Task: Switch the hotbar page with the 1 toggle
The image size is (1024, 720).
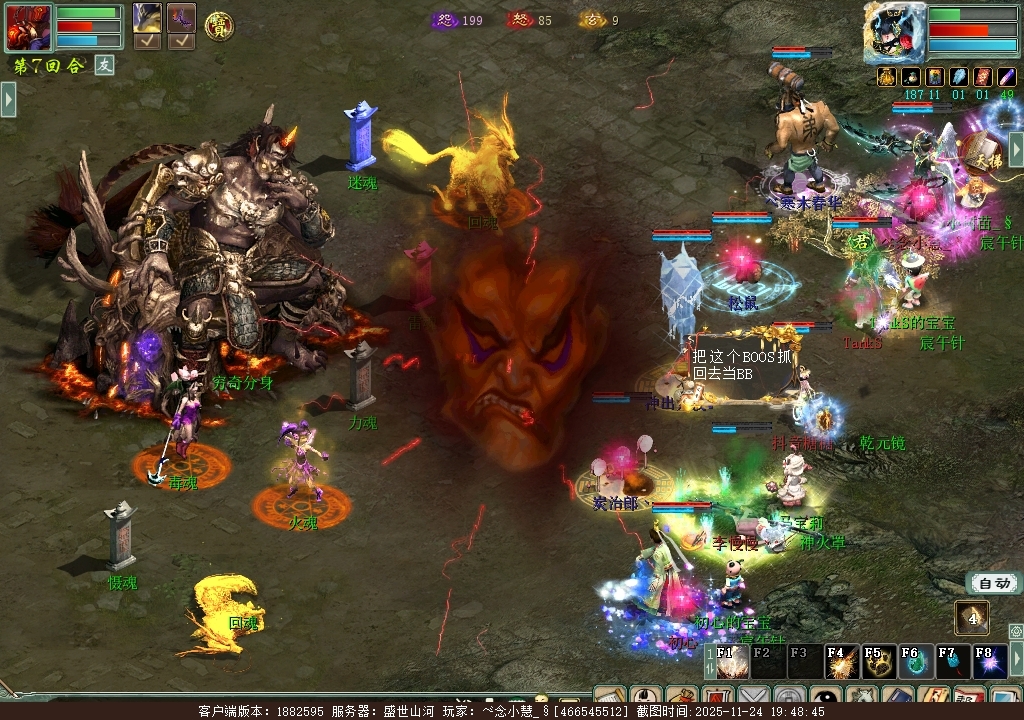Action: point(711,661)
